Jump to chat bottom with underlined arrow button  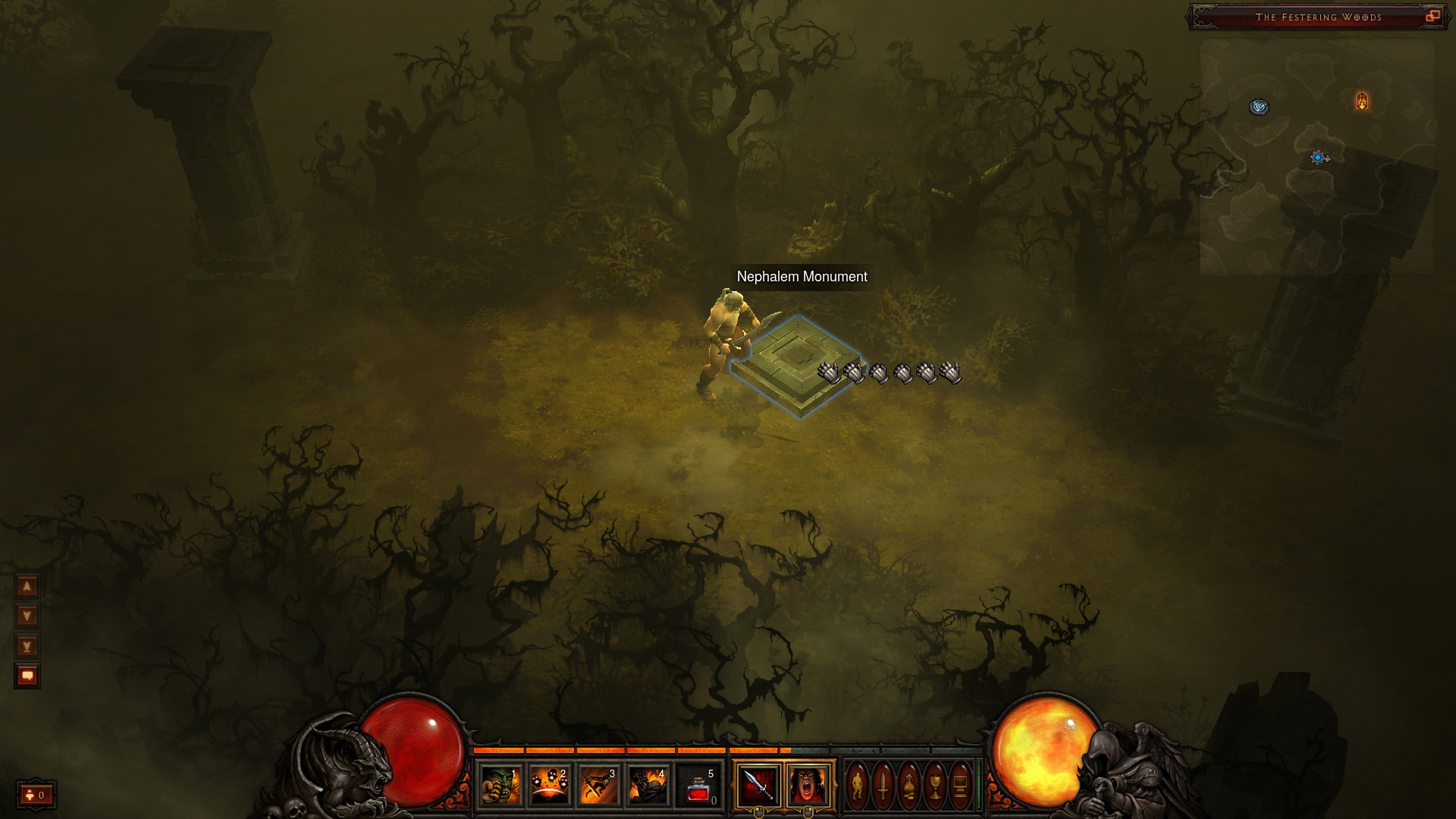pos(27,646)
